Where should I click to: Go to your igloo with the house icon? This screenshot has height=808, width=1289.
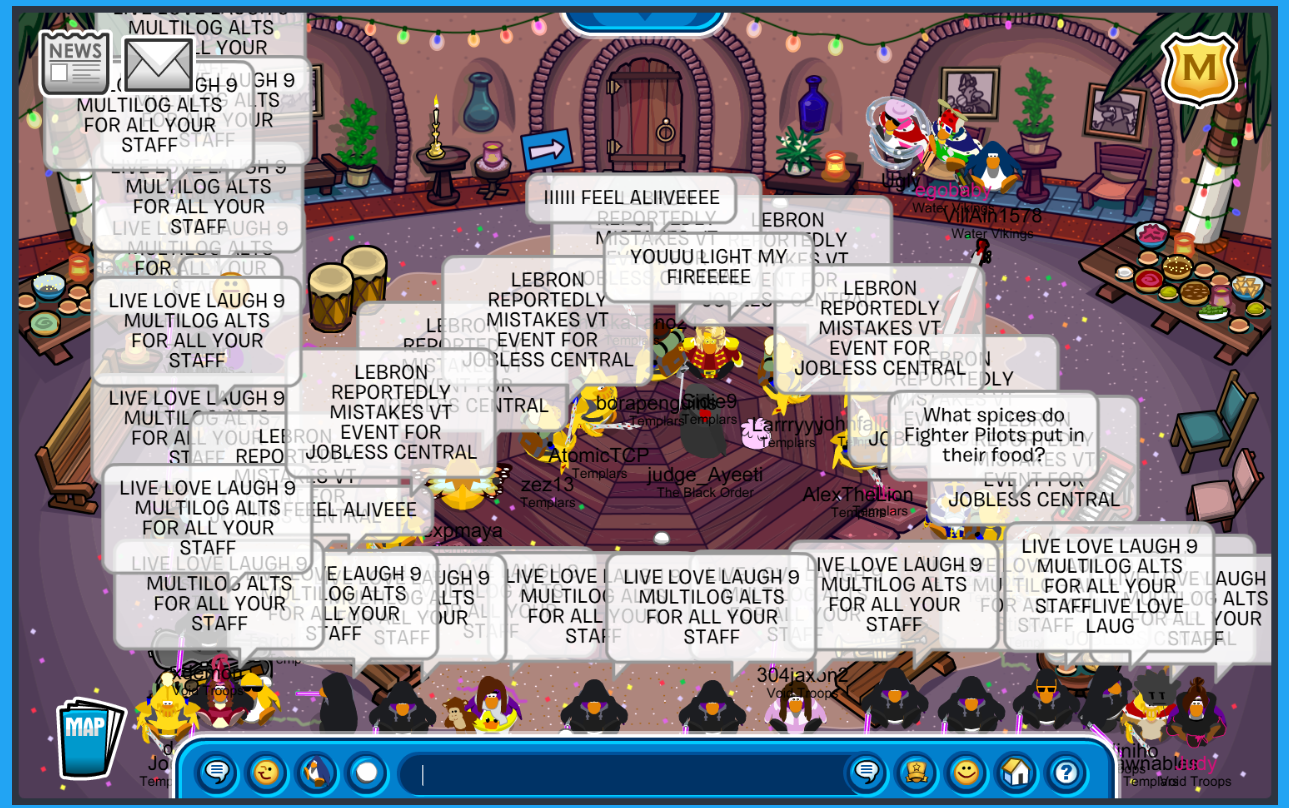(x=1015, y=773)
